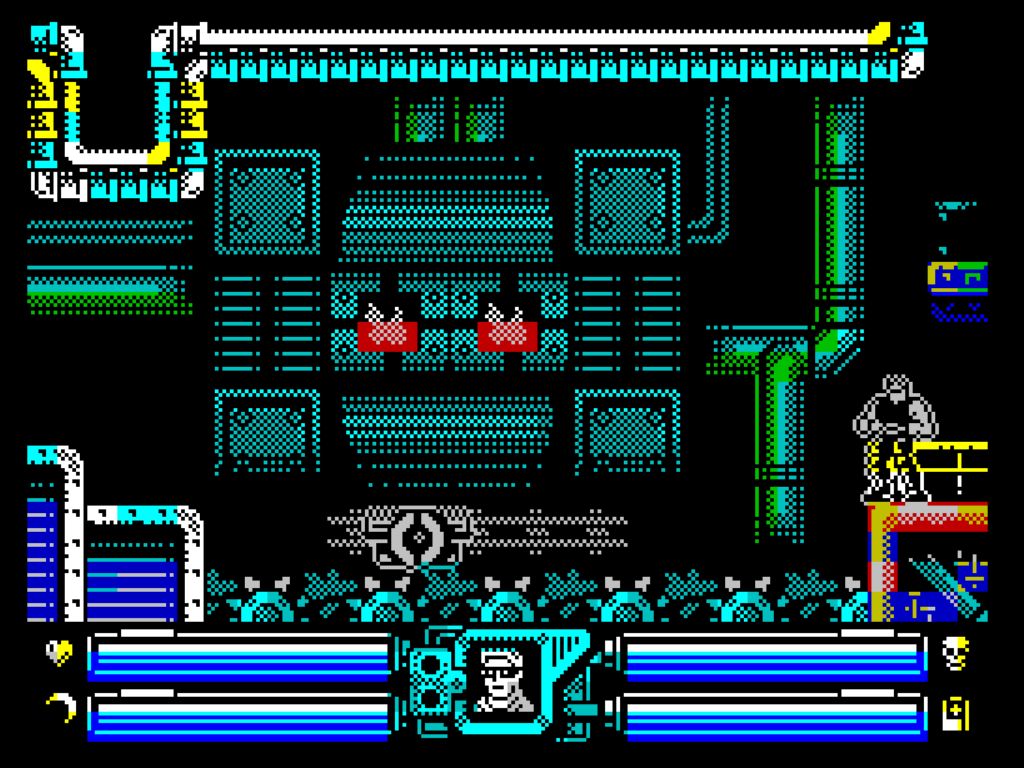This screenshot has height=768, width=1024.
Task: Select the skull icon in the HUD
Action: click(x=955, y=654)
